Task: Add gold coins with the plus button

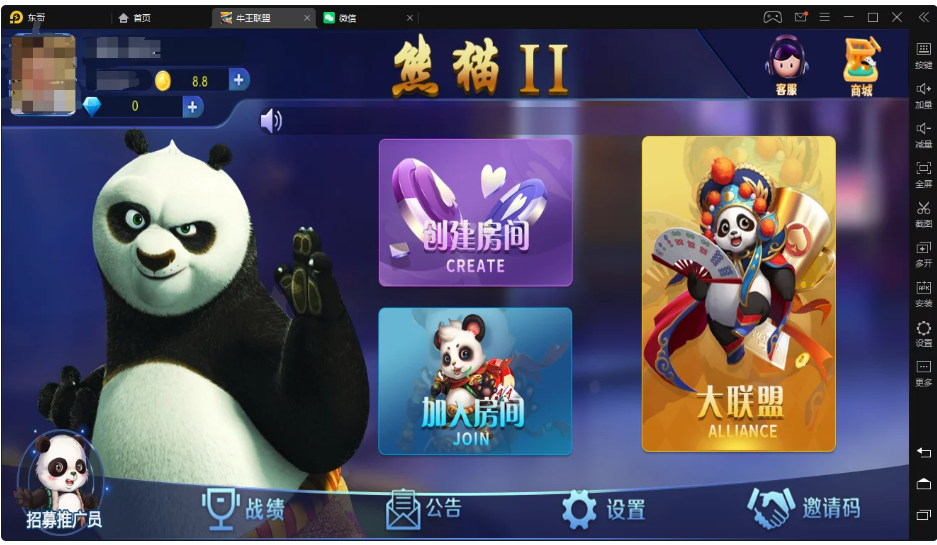Action: pos(239,80)
